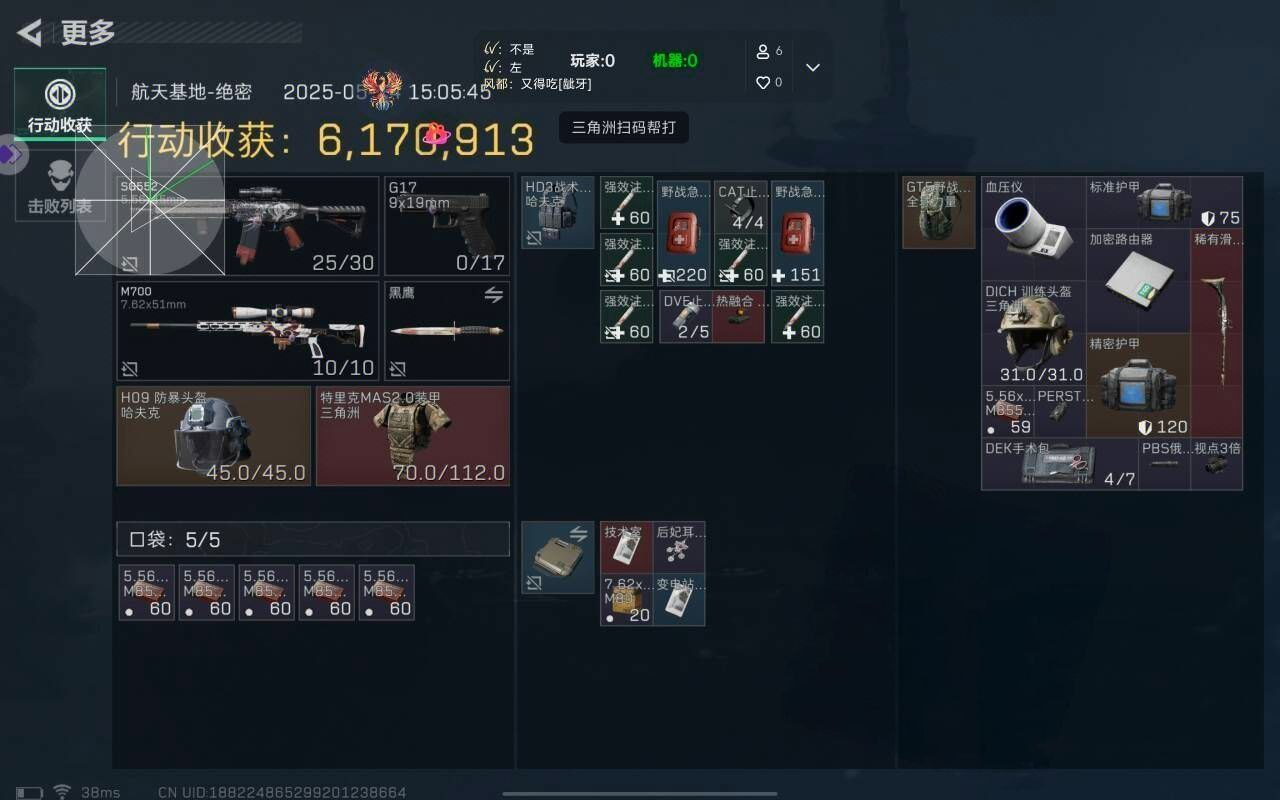Collapse the chat overlay with the down chevron
This screenshot has width=1280, height=800.
[x=813, y=67]
